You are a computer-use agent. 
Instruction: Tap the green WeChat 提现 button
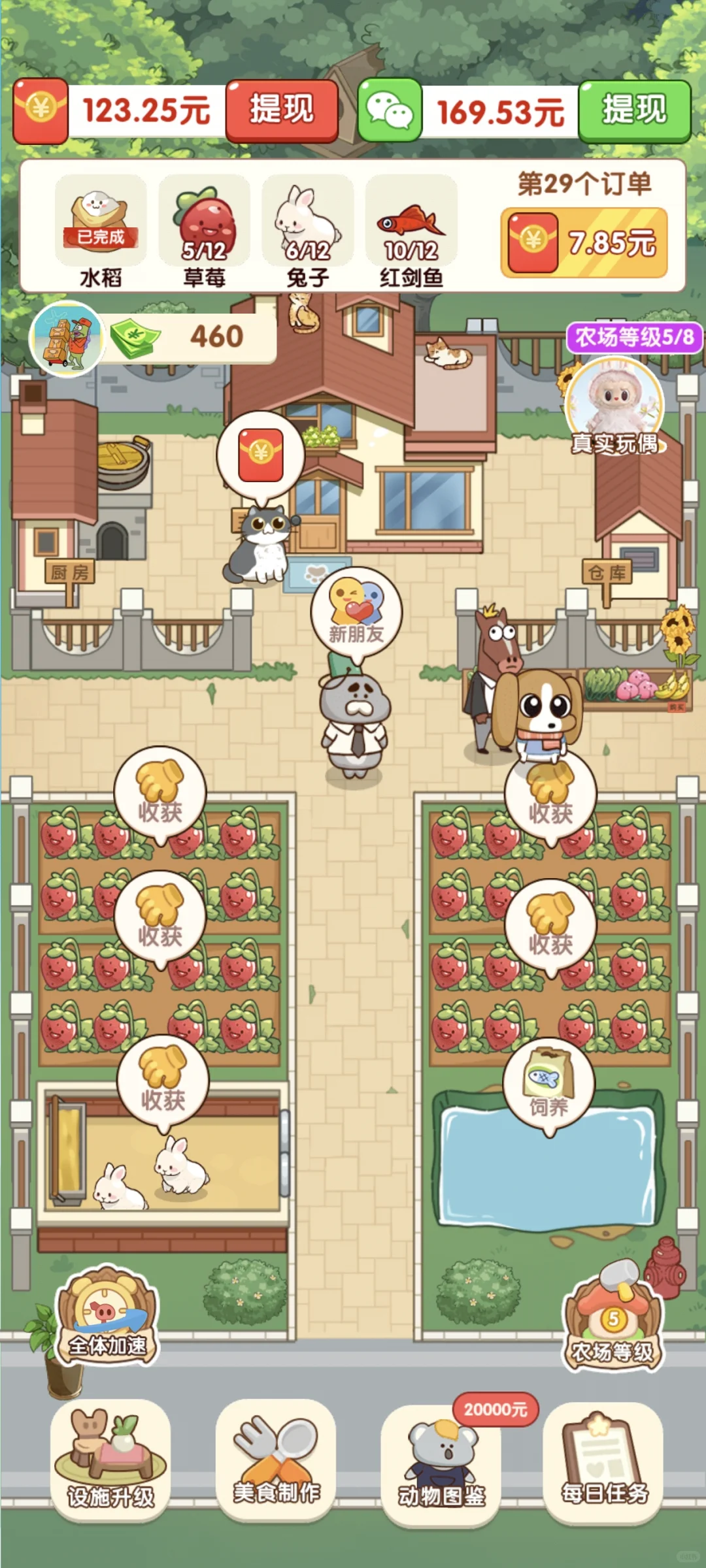coord(634,110)
